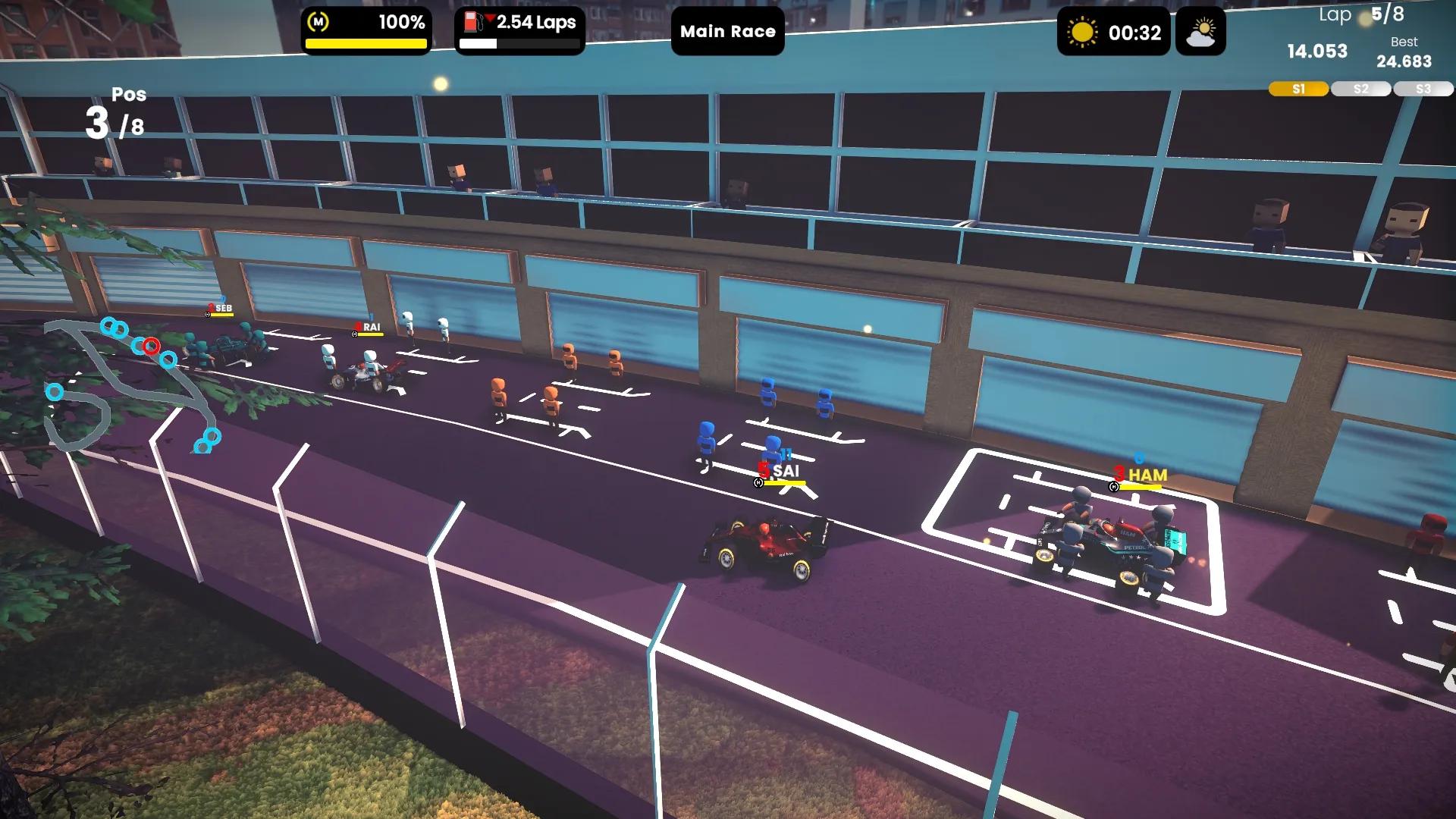This screenshot has height=819, width=1456.
Task: Choose the SAI driver name tag
Action: (x=785, y=472)
